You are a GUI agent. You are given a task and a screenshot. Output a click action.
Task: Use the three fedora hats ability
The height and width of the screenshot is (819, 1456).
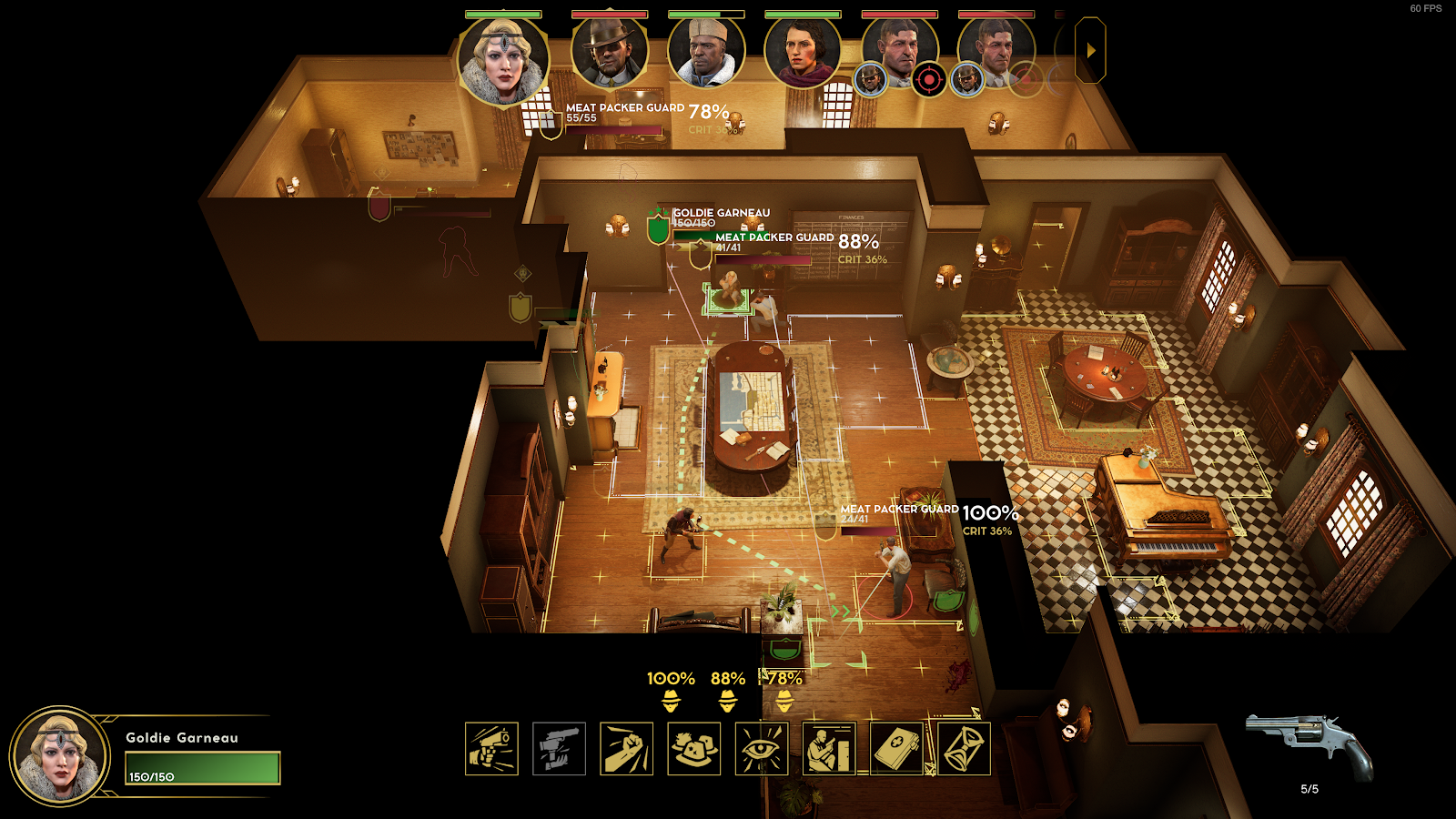pos(693,749)
